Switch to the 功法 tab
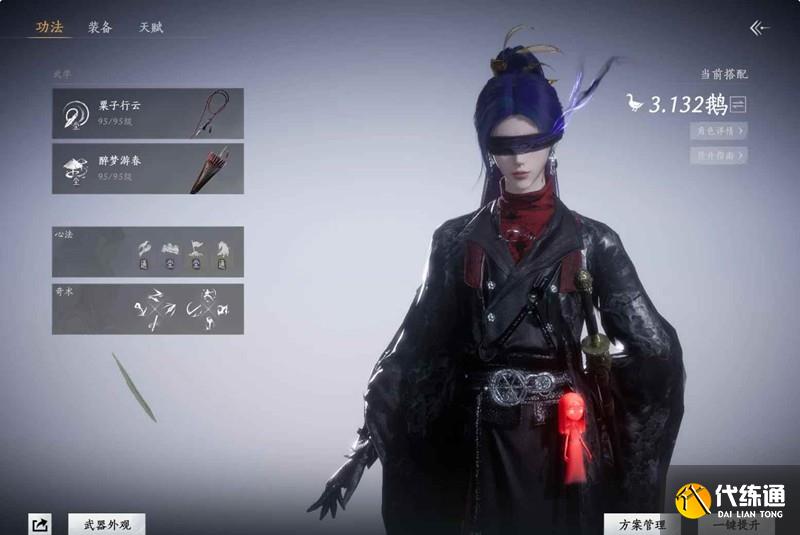This screenshot has height=535, width=800. point(49,27)
